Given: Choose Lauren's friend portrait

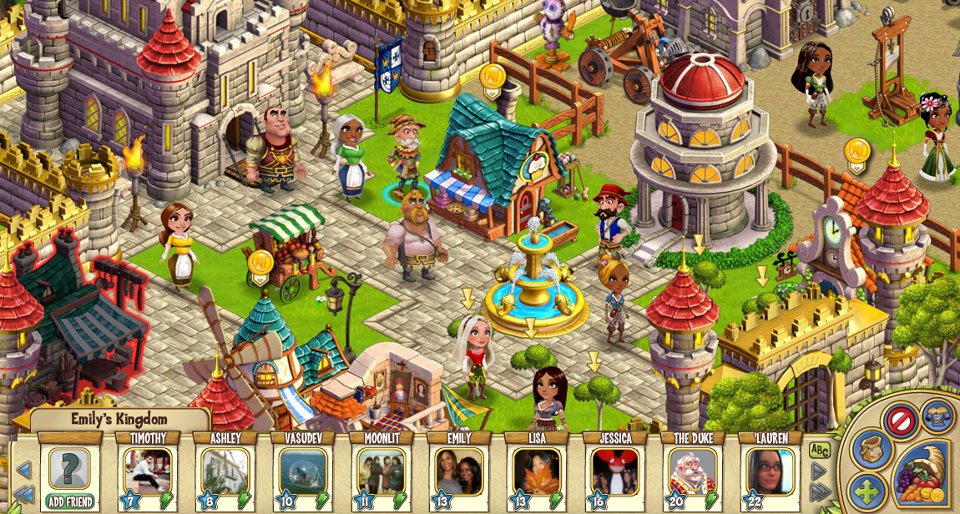Looking at the screenshot, I should 770,471.
